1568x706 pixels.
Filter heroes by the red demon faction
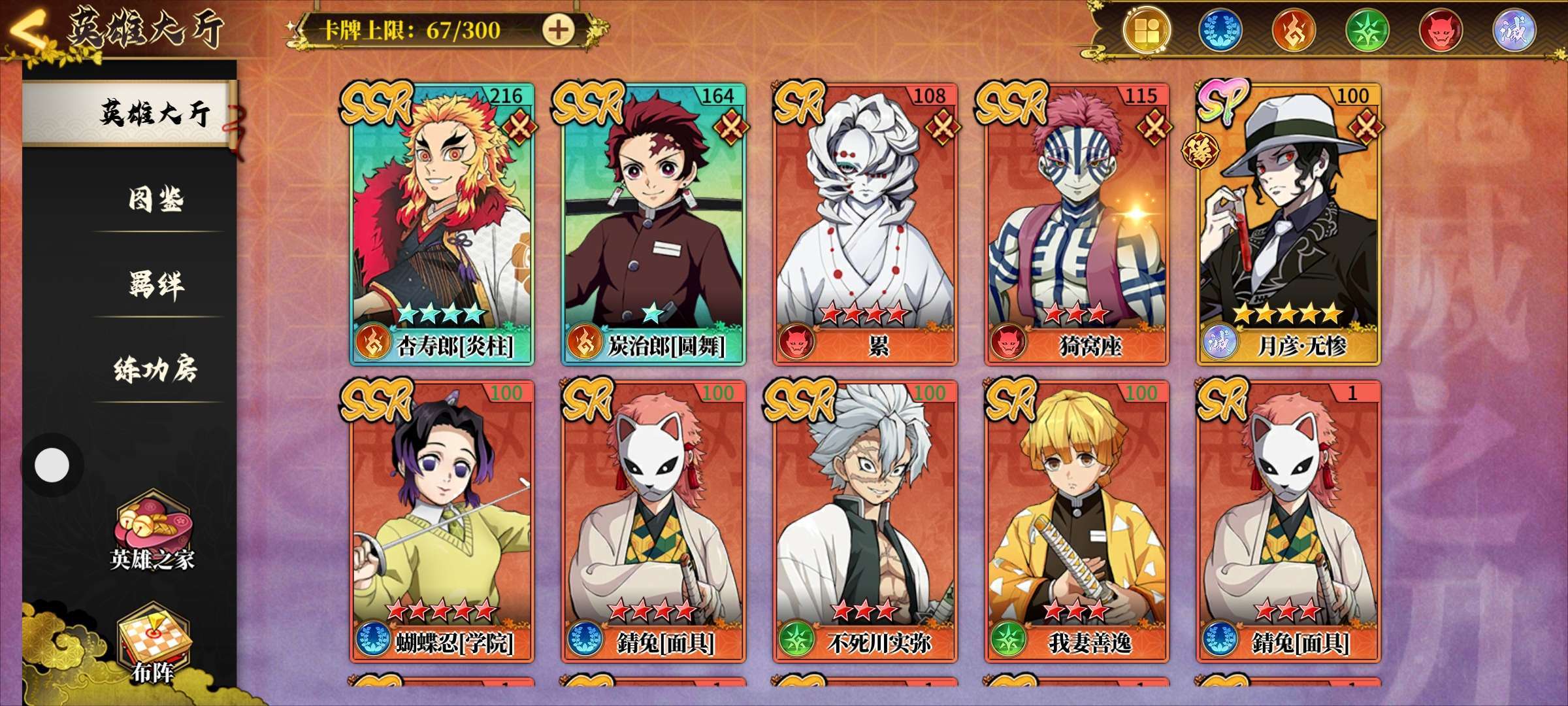tap(1441, 31)
